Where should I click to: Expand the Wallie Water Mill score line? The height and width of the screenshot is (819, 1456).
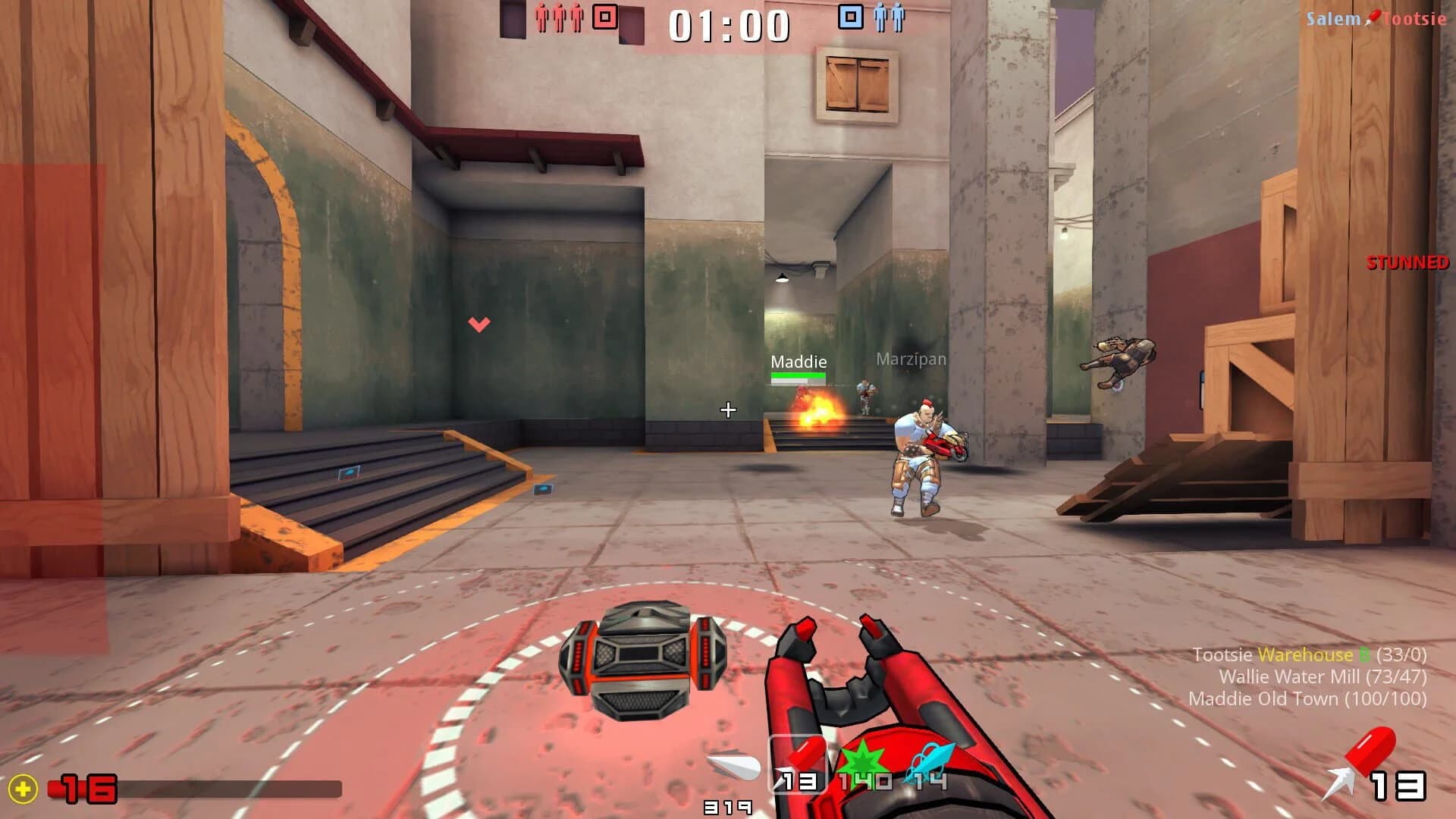(x=1323, y=677)
